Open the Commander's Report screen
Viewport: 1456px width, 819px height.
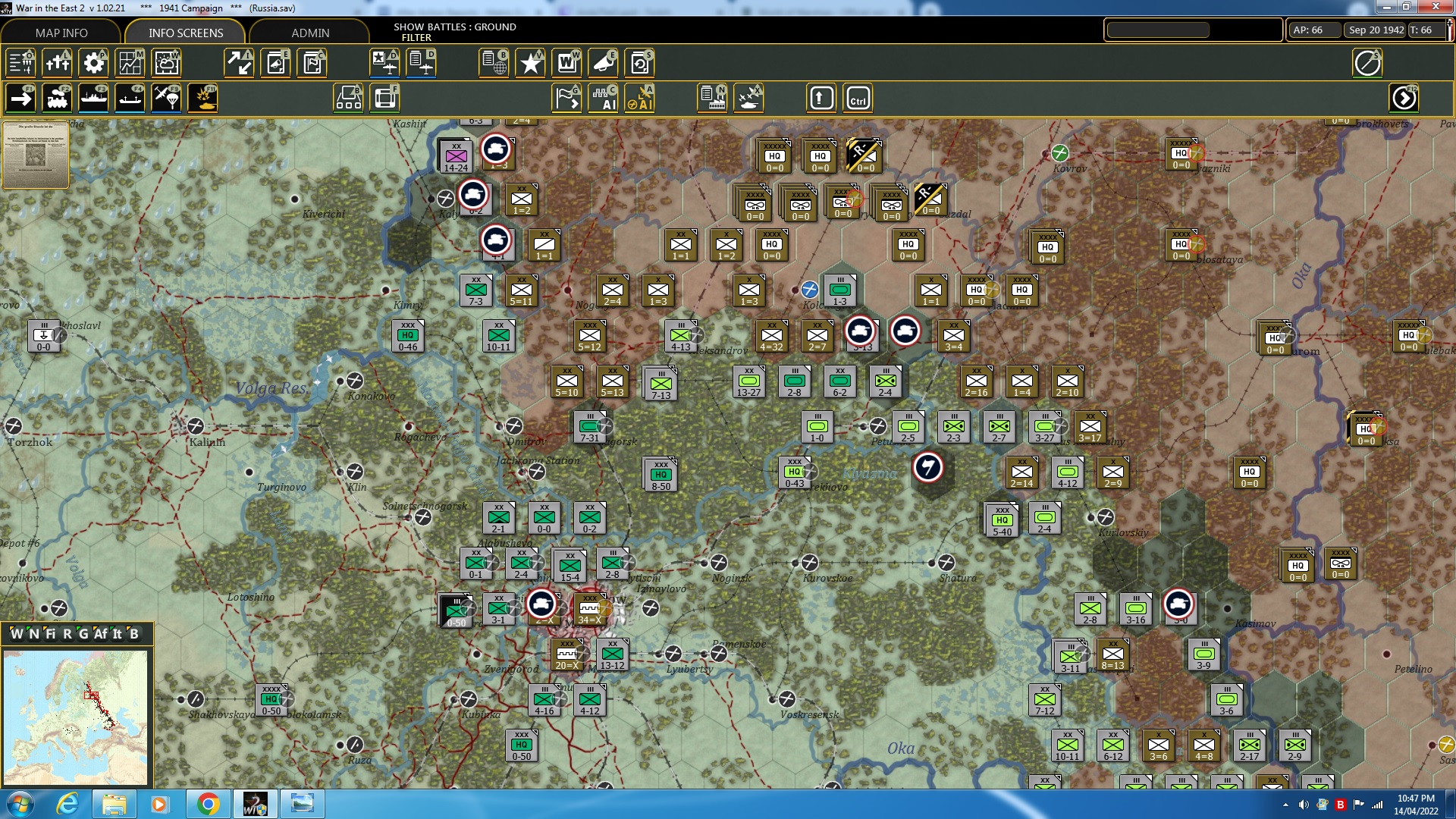click(x=312, y=63)
